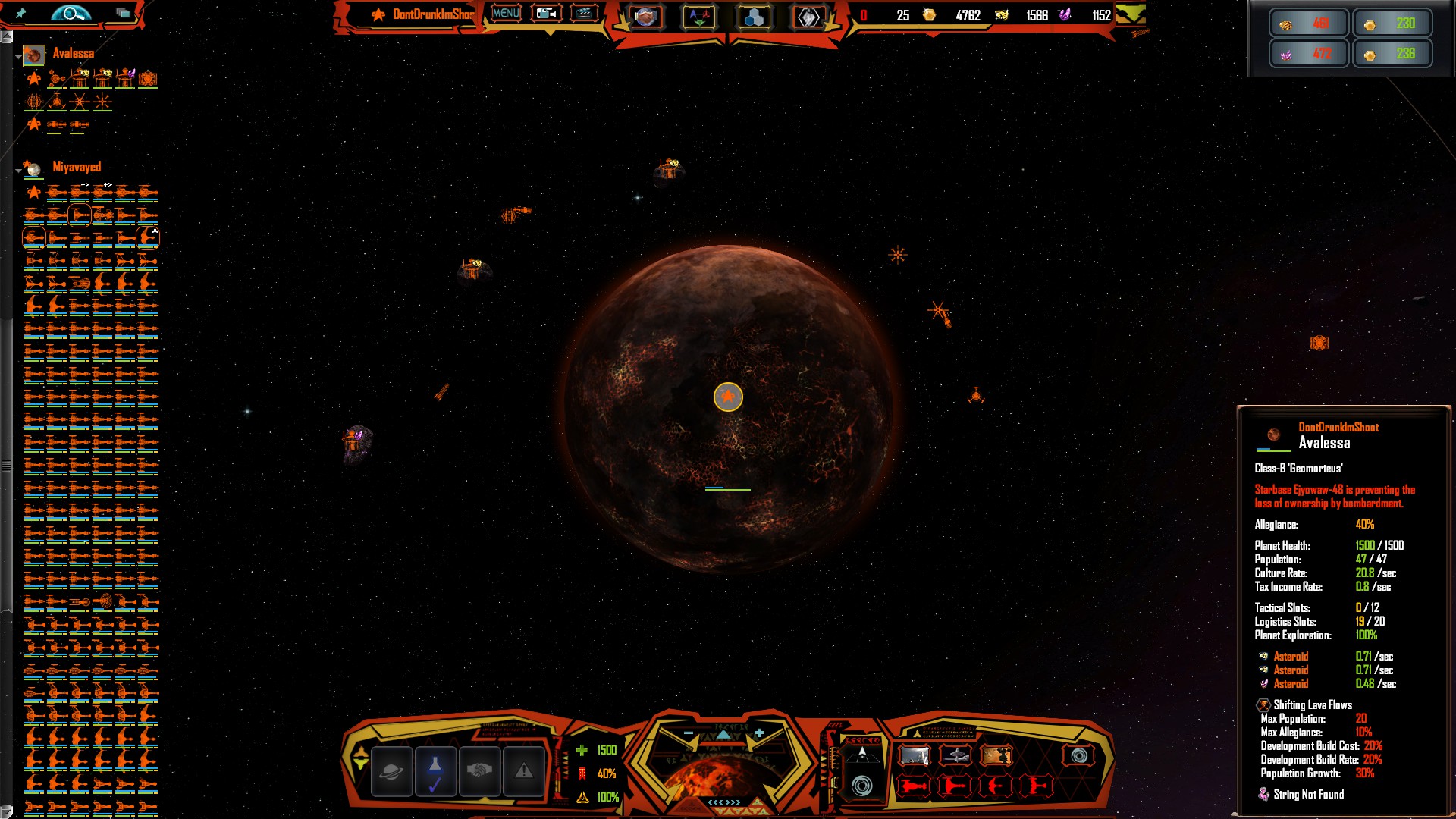Click the warning triangle action button
Viewport: 1456px width, 819px height.
[x=523, y=771]
